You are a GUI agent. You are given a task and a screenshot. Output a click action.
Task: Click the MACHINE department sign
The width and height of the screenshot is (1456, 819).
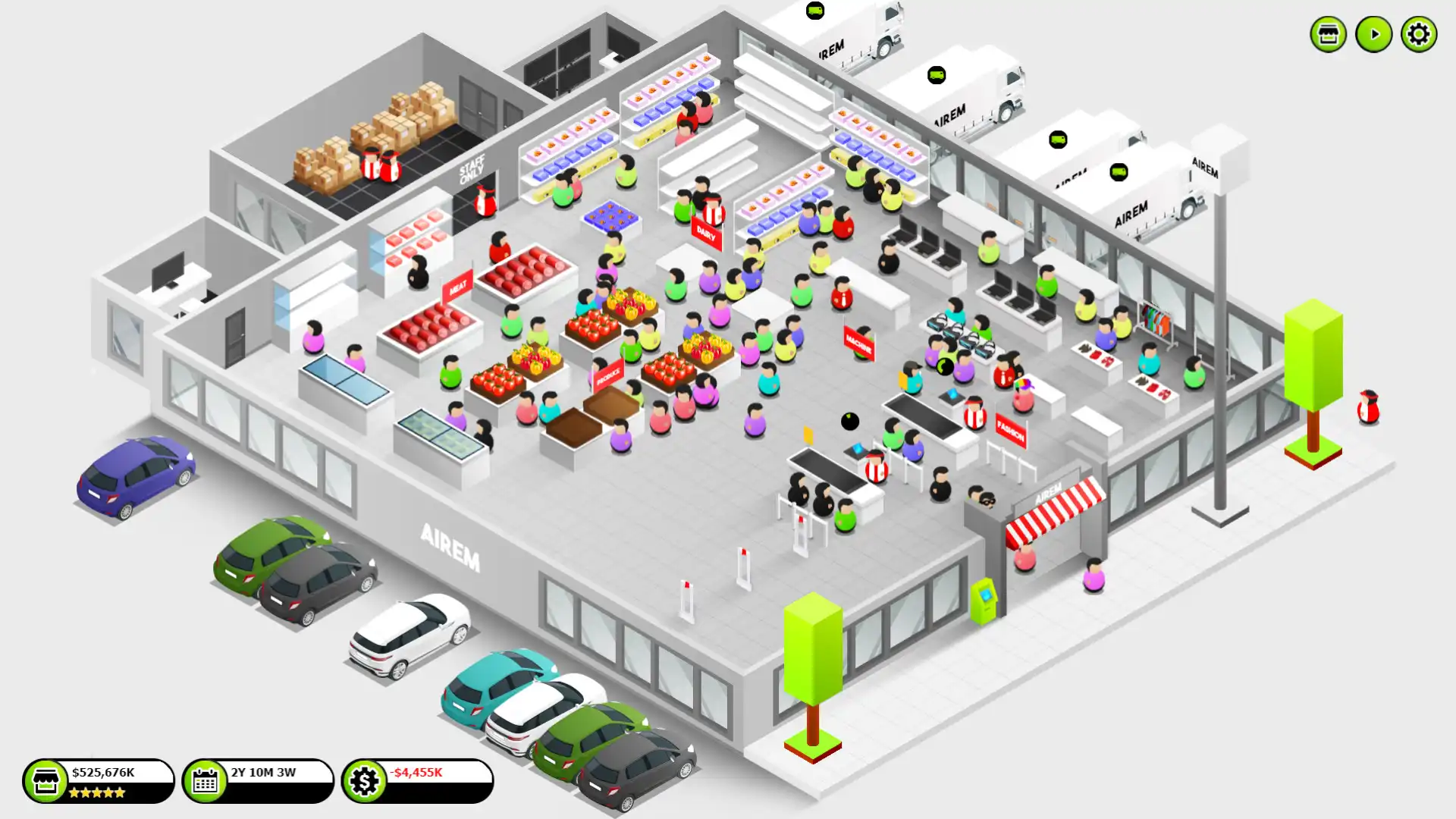(x=858, y=341)
